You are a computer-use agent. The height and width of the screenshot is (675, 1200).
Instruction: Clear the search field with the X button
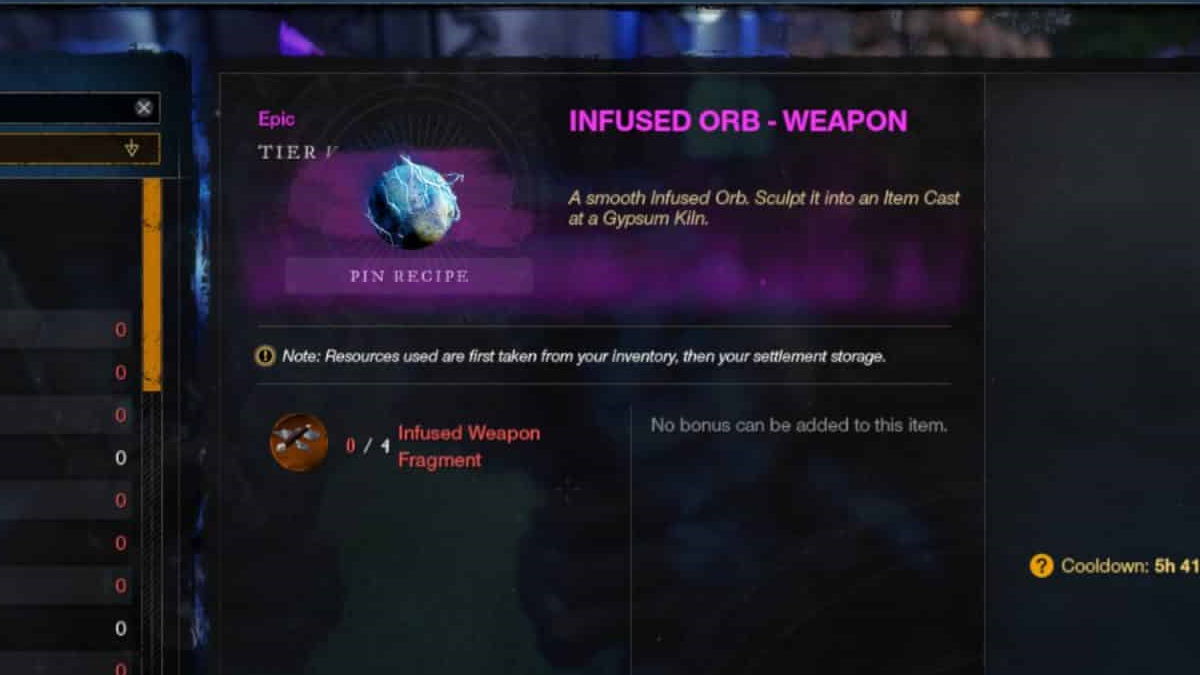point(145,108)
